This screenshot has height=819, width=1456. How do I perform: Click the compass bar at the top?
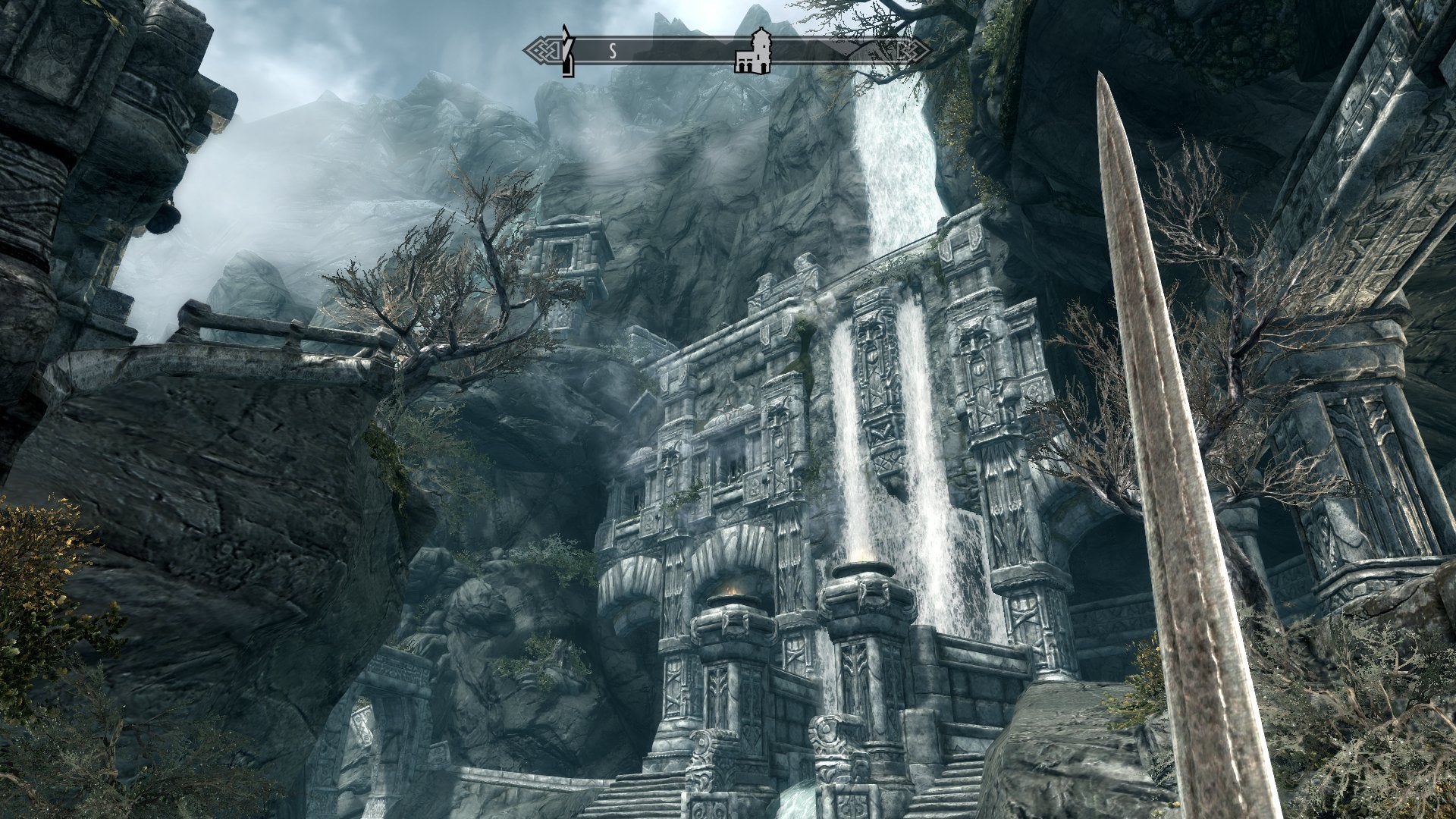(x=667, y=51)
